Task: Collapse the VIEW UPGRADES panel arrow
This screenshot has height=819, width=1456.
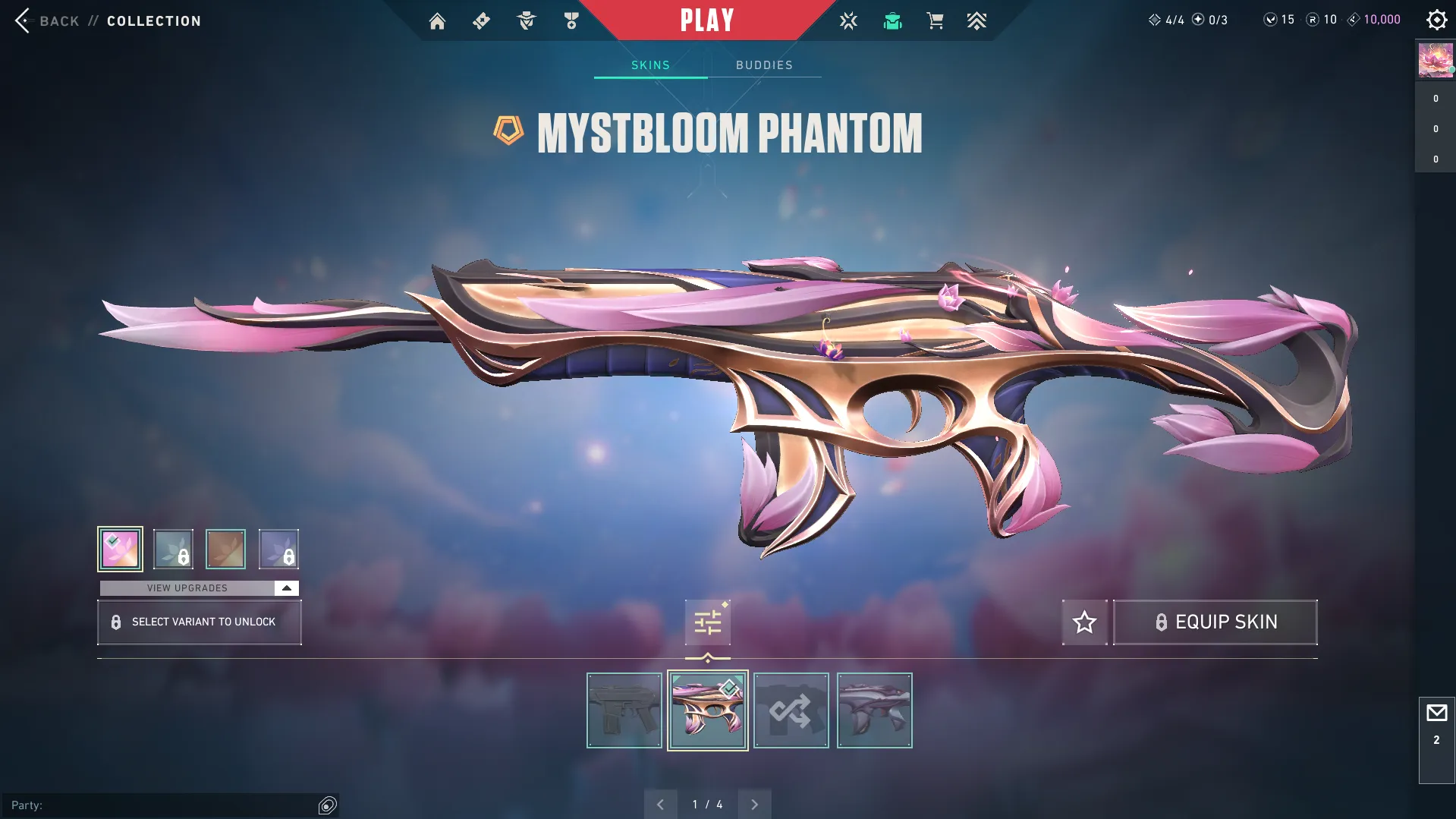Action: tap(286, 587)
